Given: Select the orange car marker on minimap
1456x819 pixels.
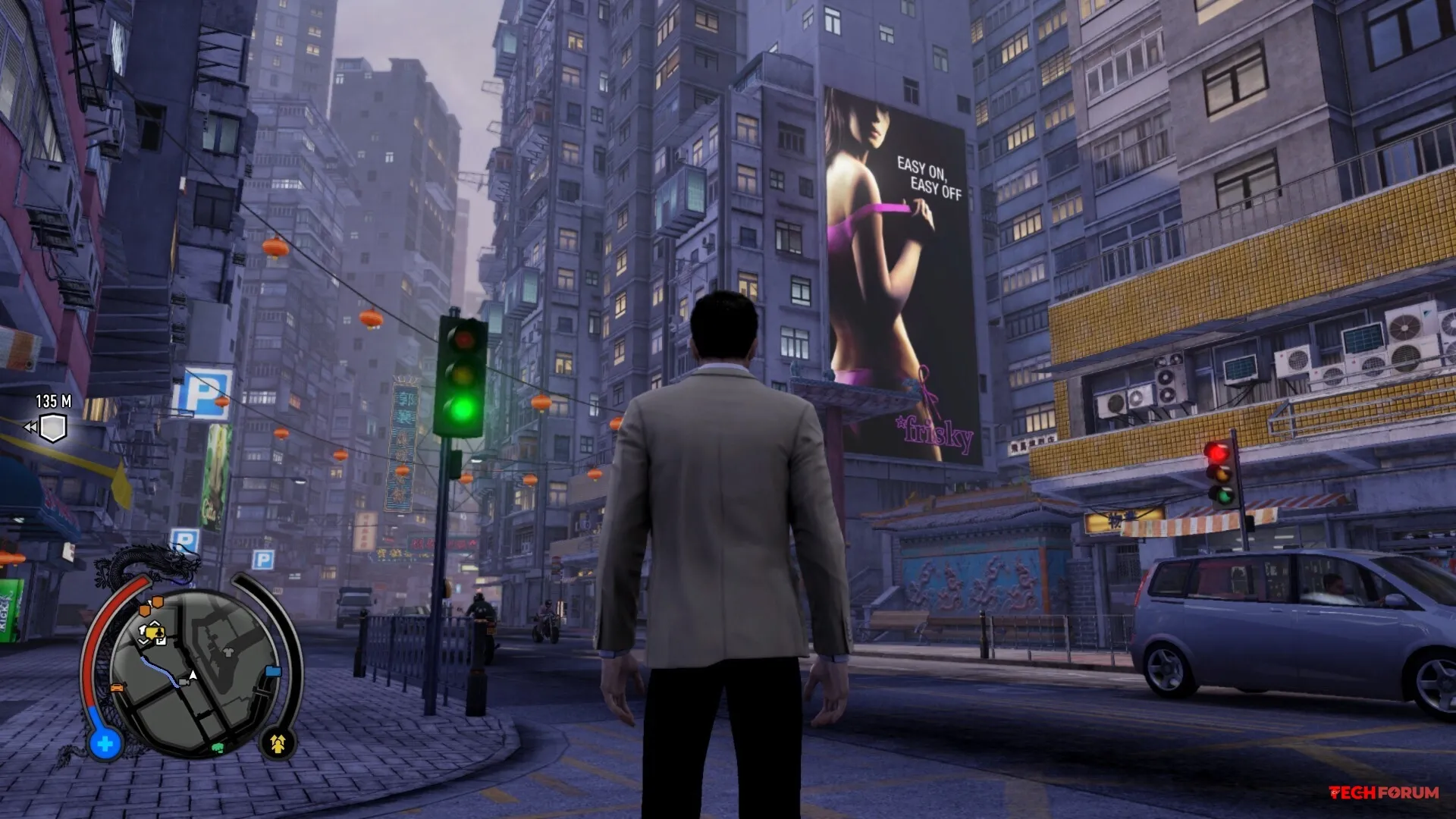Looking at the screenshot, I should pos(117,688).
